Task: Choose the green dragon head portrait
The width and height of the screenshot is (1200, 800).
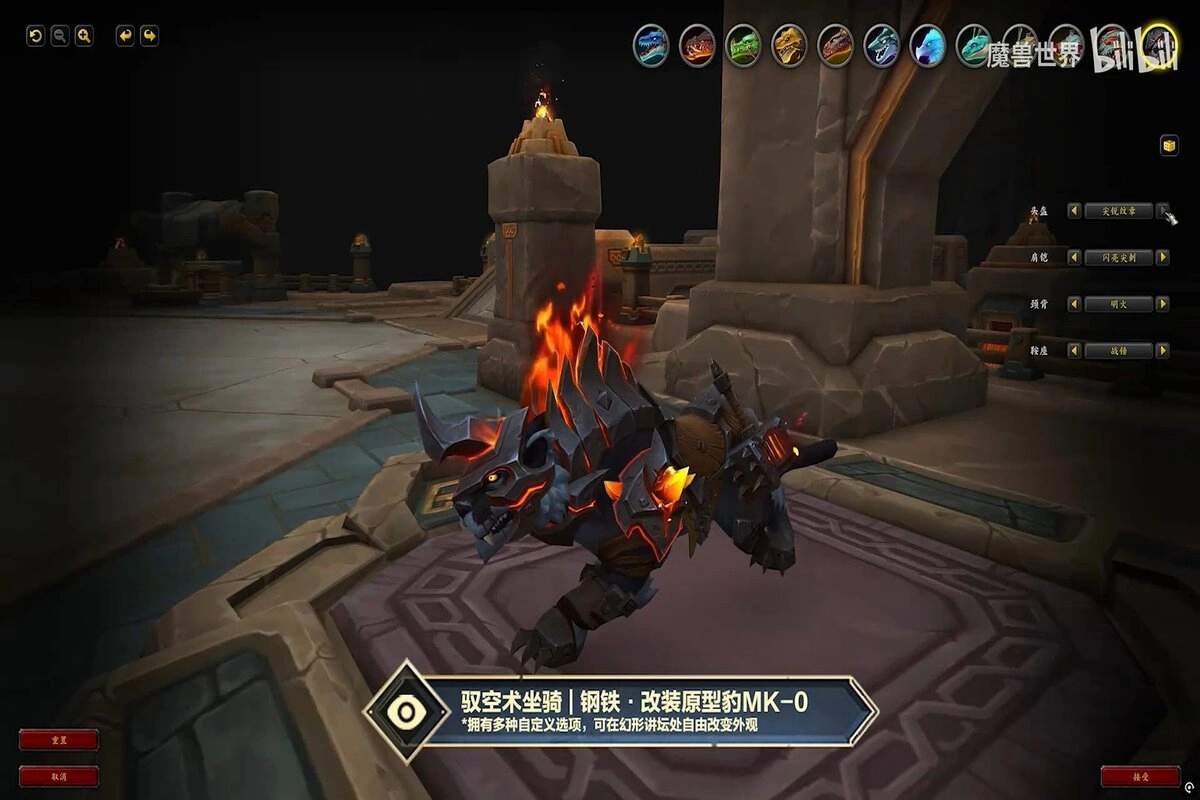Action: click(x=743, y=45)
